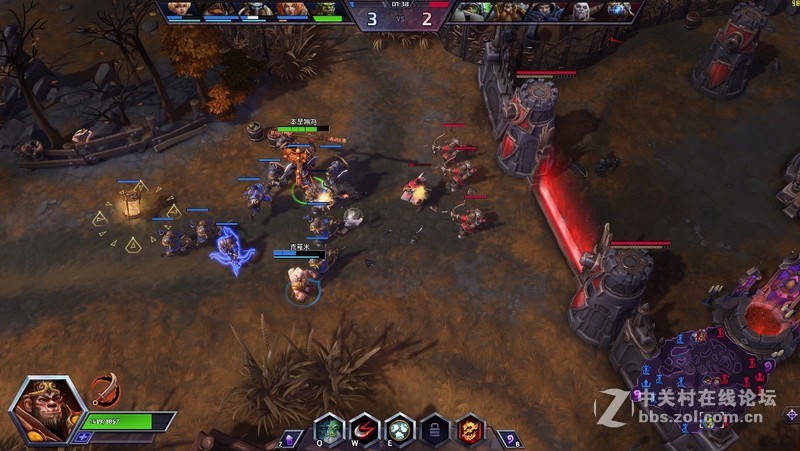This screenshot has height=451, width=800.
Task: Select the locked heroic ability slot
Action: [x=434, y=428]
